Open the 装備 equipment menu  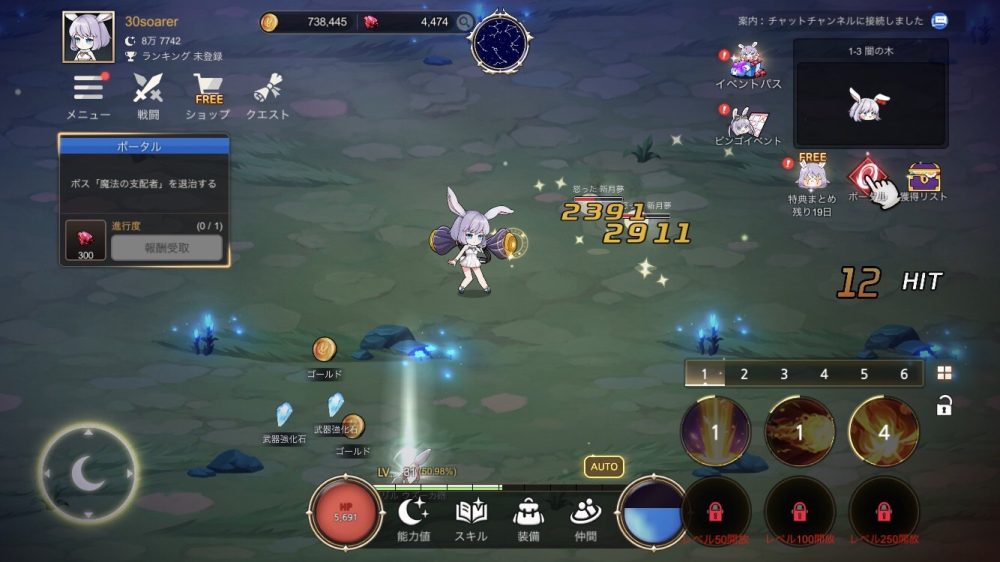(528, 518)
